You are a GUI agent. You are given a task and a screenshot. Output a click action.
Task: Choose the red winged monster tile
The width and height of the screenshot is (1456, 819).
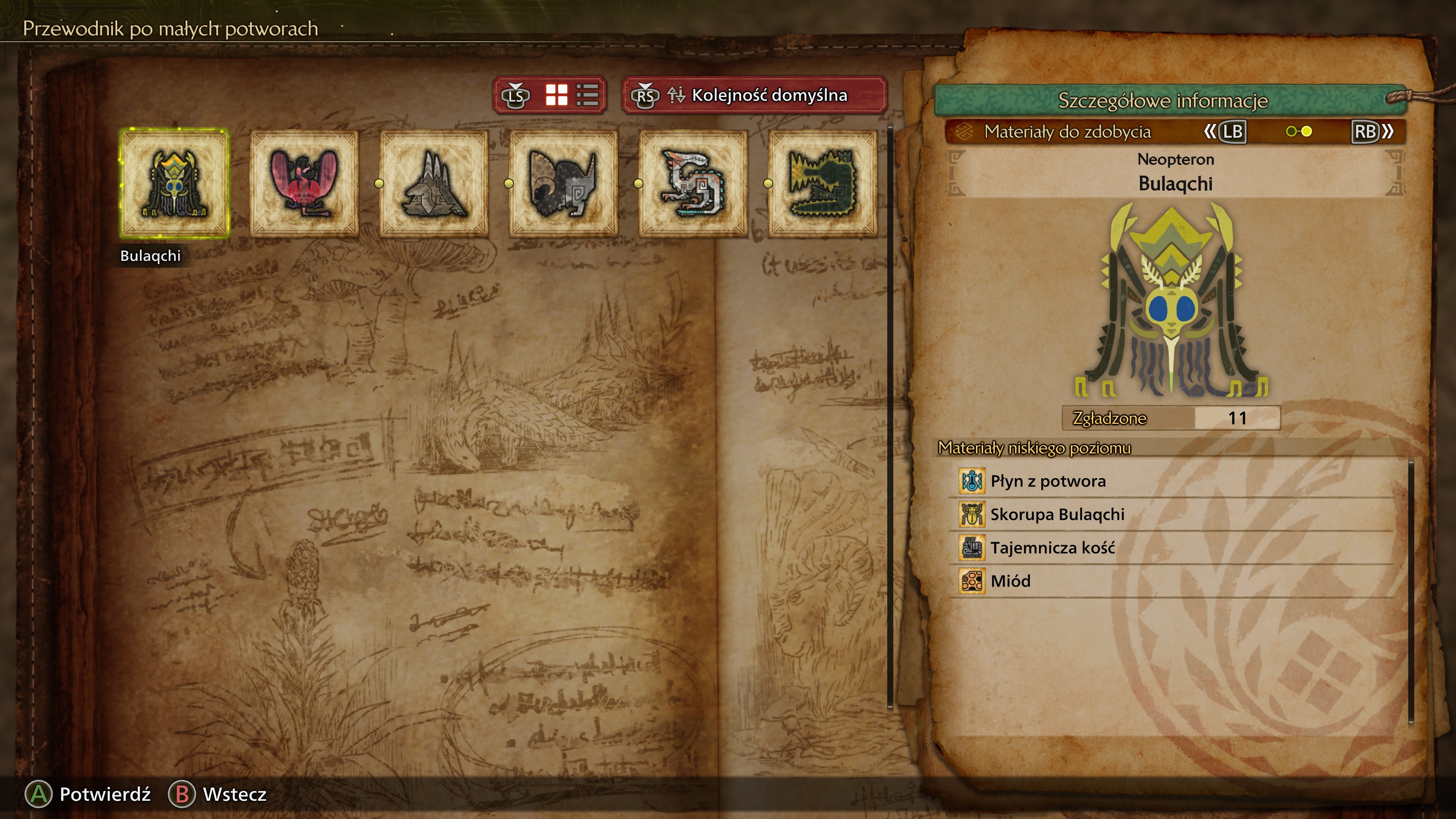tap(304, 183)
